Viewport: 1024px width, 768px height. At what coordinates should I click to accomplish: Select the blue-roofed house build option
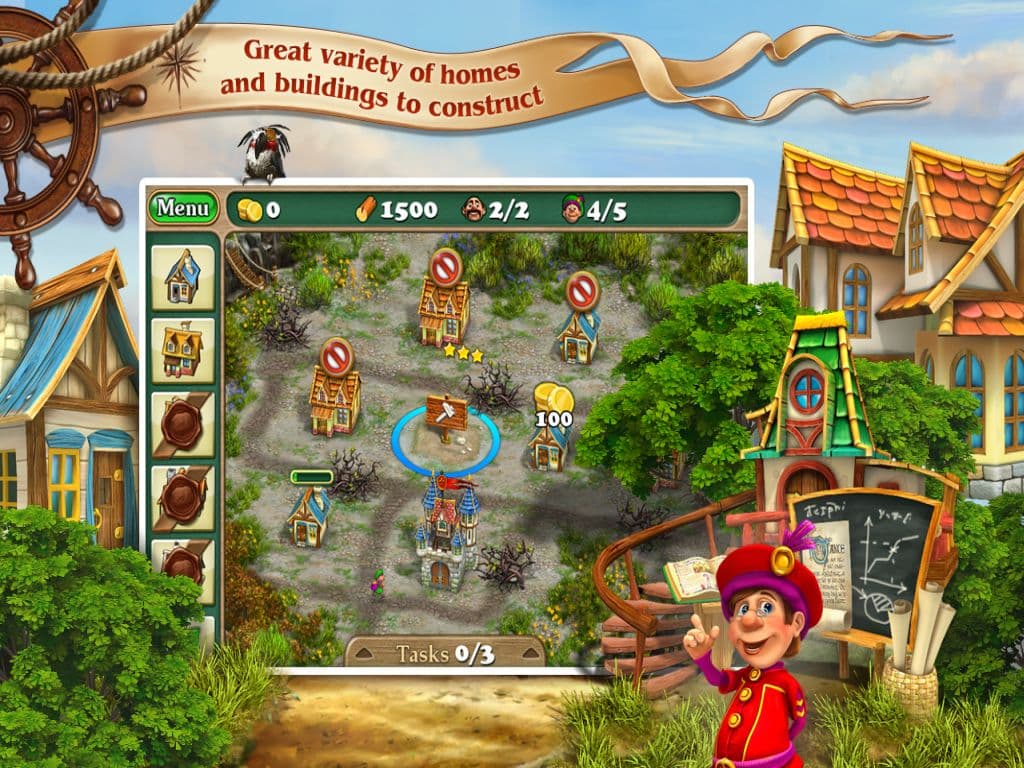[x=183, y=277]
